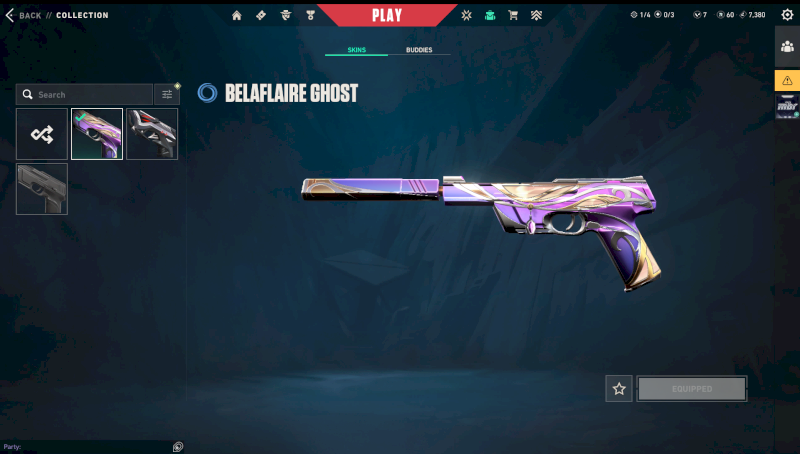This screenshot has width=800, height=454.
Task: Open the friends social panel
Action: point(787,46)
